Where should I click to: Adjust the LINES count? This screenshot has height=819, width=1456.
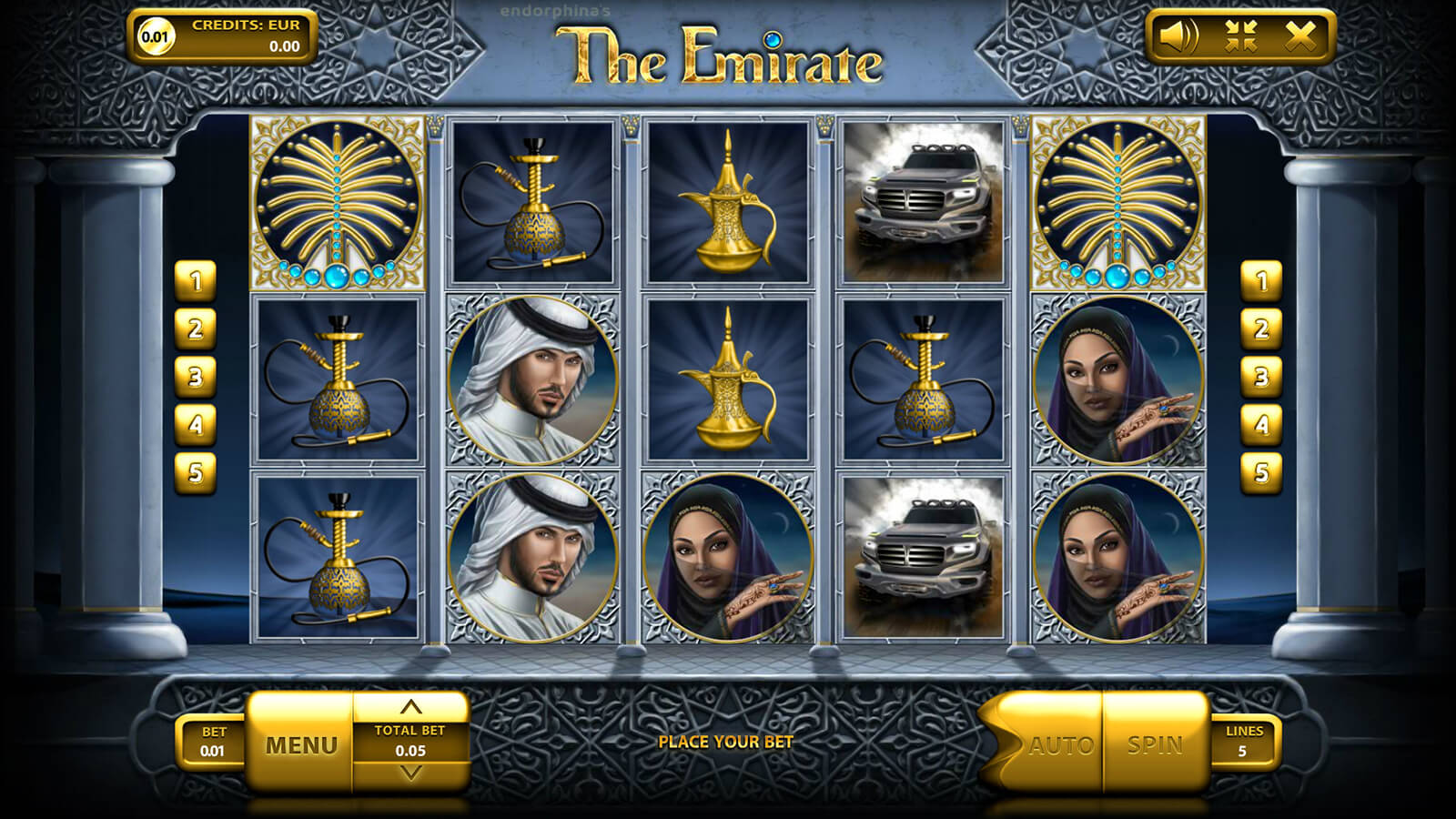1243,742
